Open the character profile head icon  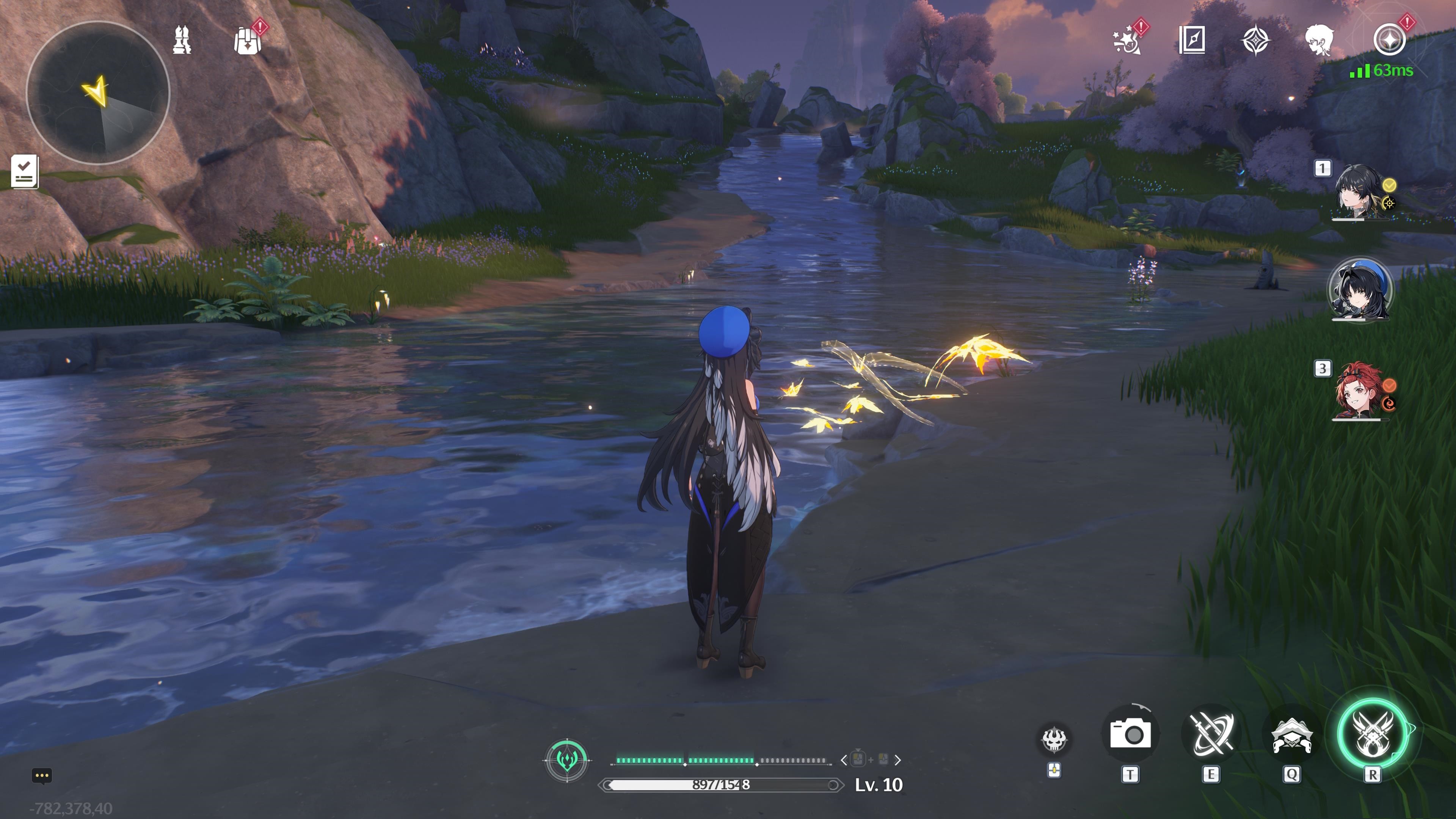[1320, 40]
